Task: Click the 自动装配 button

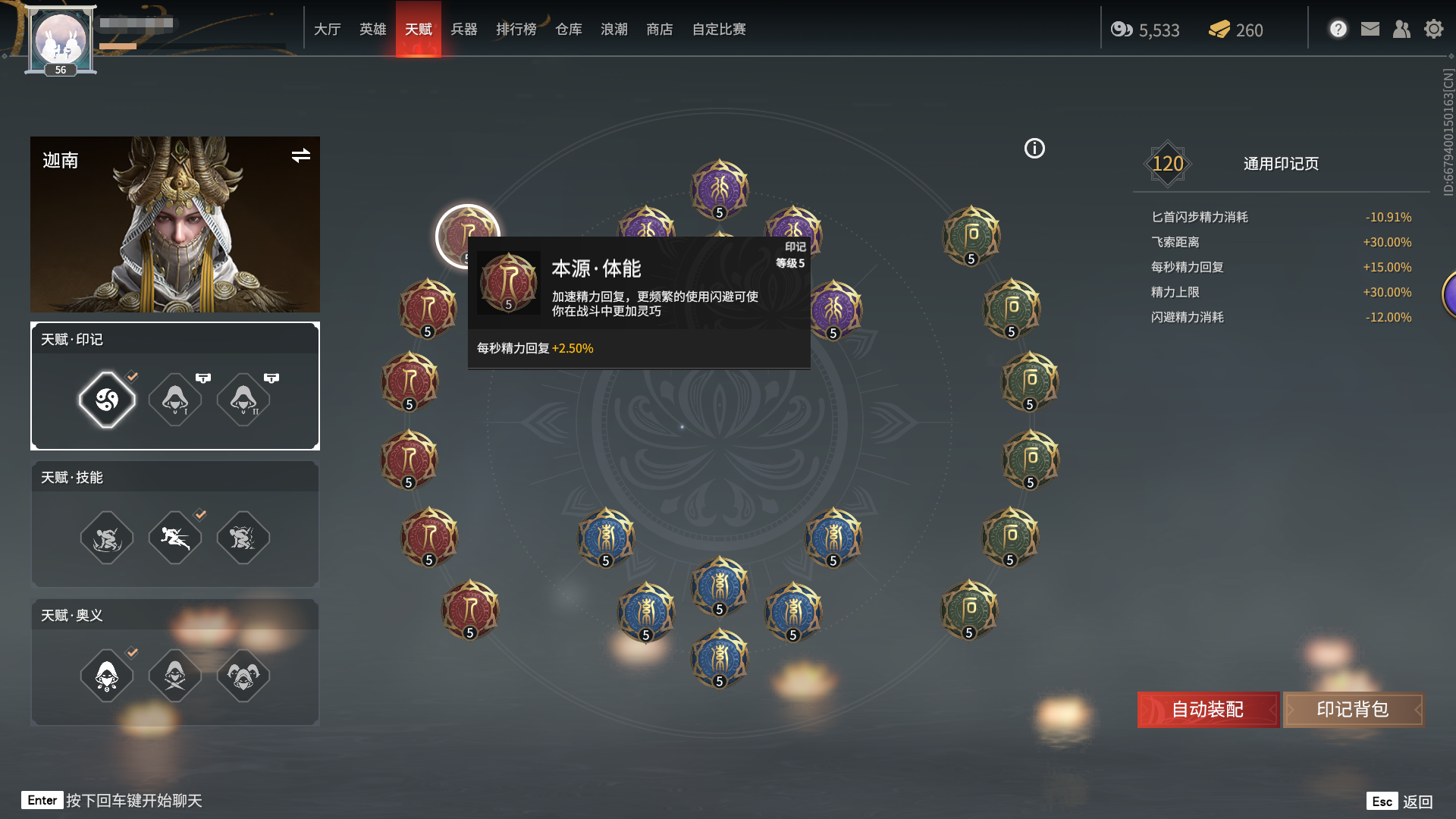Action: pos(1207,710)
